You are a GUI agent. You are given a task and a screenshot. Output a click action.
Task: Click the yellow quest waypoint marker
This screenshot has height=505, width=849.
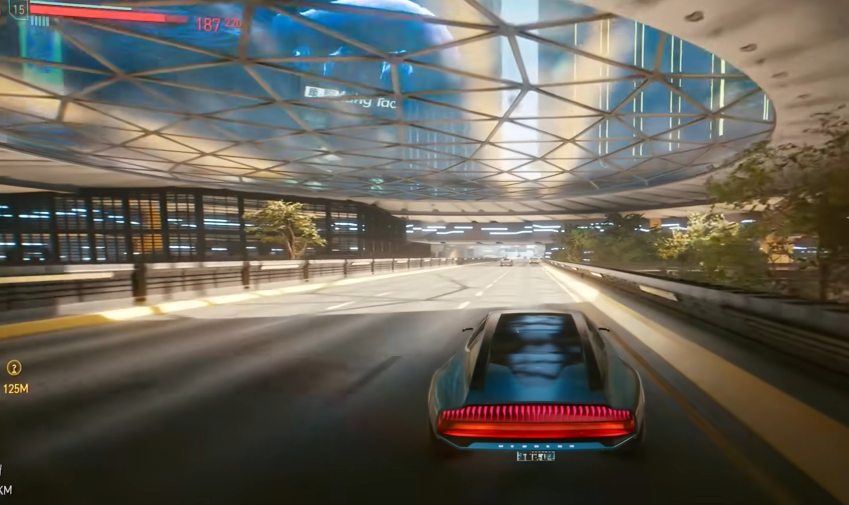click(14, 367)
